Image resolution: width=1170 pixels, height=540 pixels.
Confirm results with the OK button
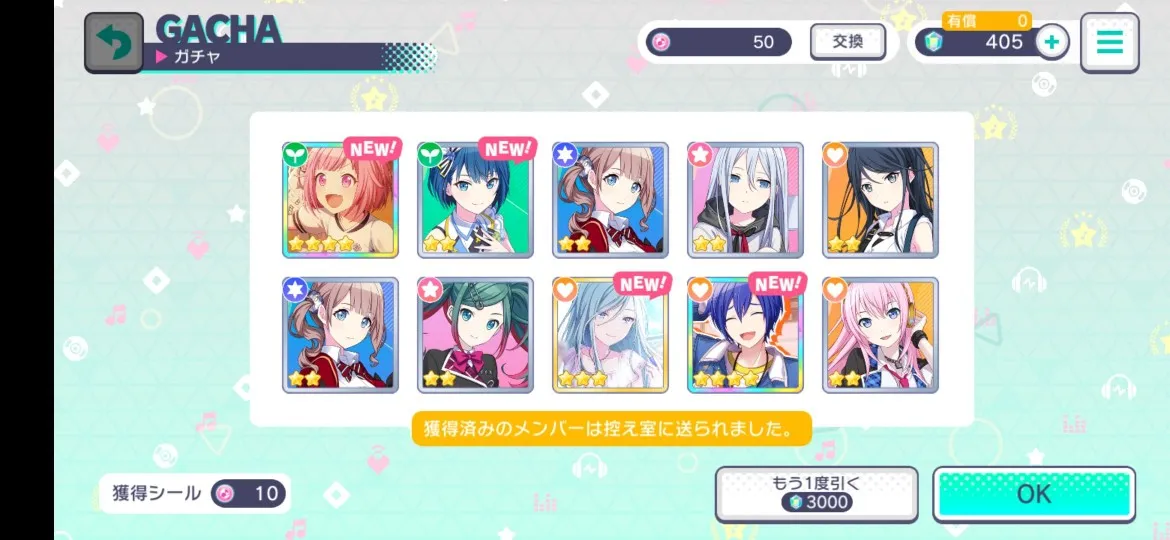1034,494
